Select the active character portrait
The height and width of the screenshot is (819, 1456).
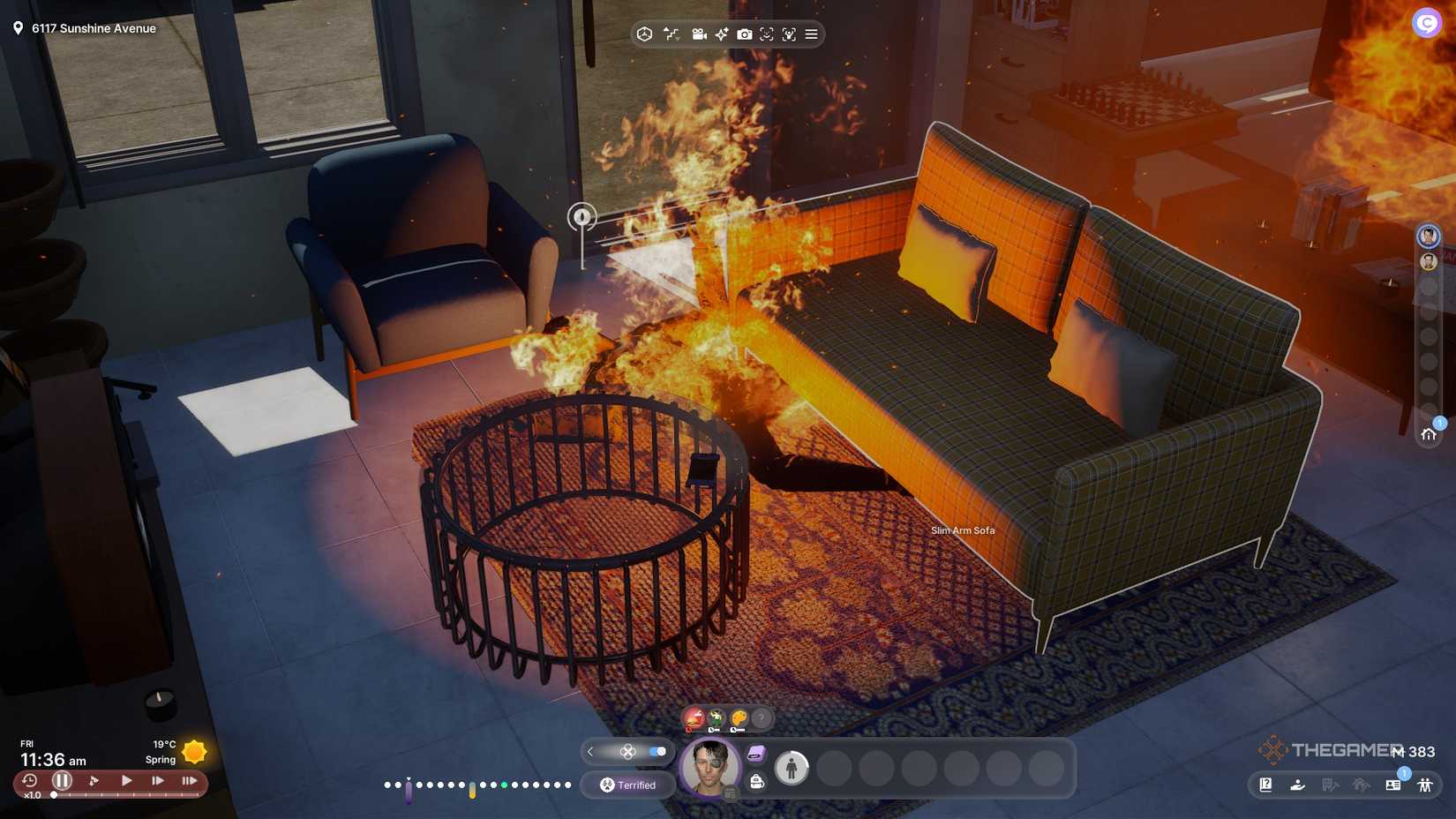point(709,766)
